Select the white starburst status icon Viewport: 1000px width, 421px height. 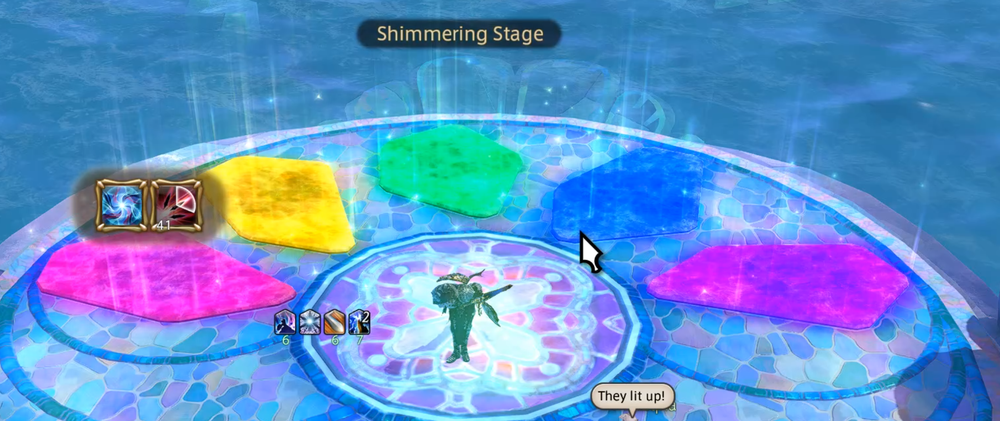[310, 321]
